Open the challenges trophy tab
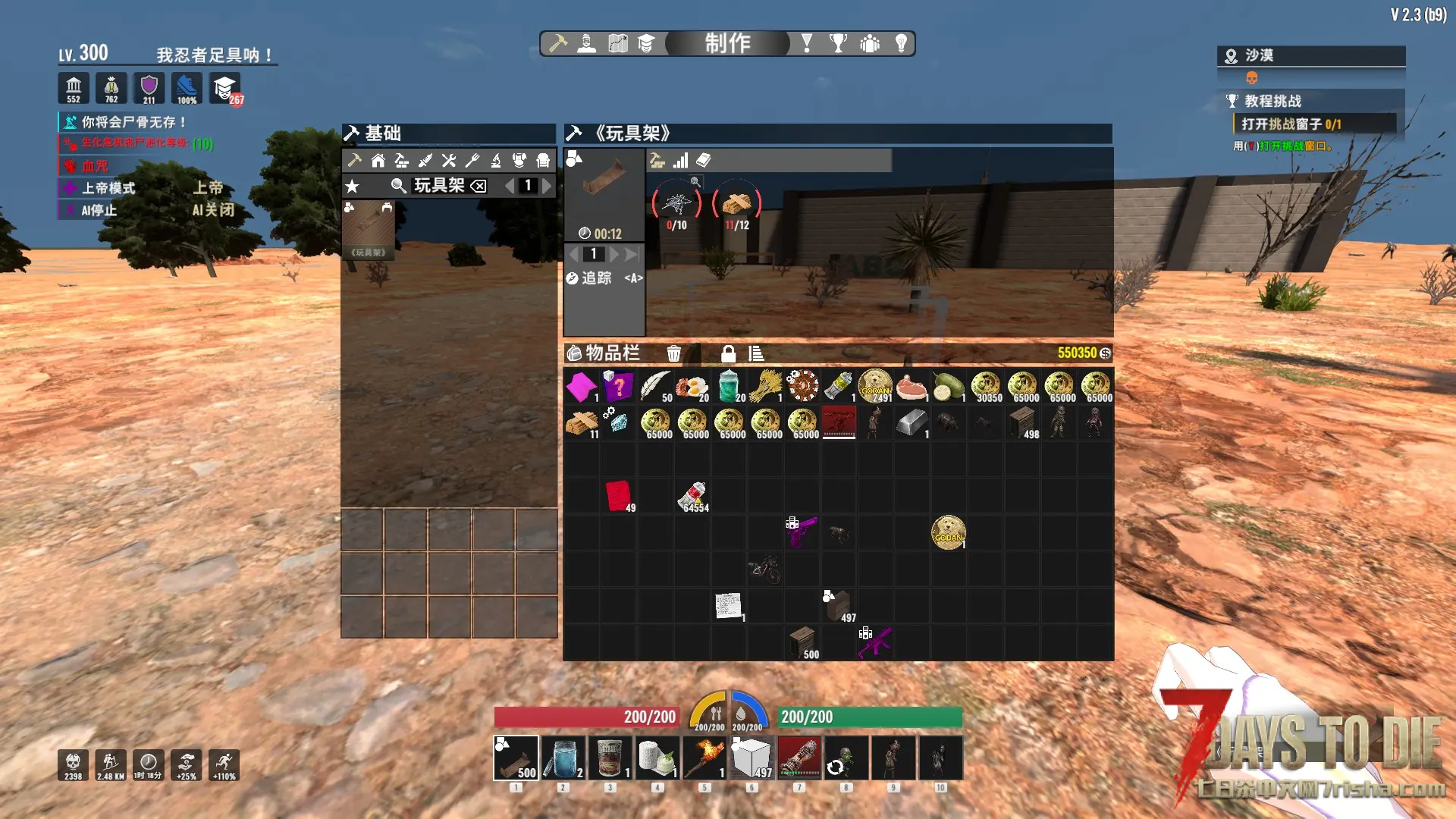The height and width of the screenshot is (819, 1456). click(x=838, y=43)
